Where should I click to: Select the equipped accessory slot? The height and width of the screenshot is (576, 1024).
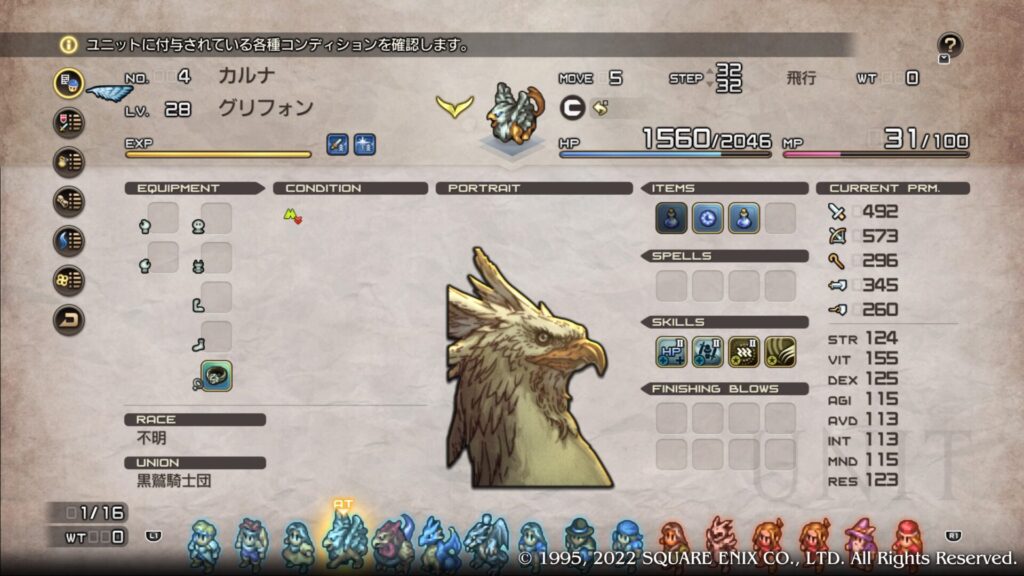pyautogui.click(x=216, y=376)
